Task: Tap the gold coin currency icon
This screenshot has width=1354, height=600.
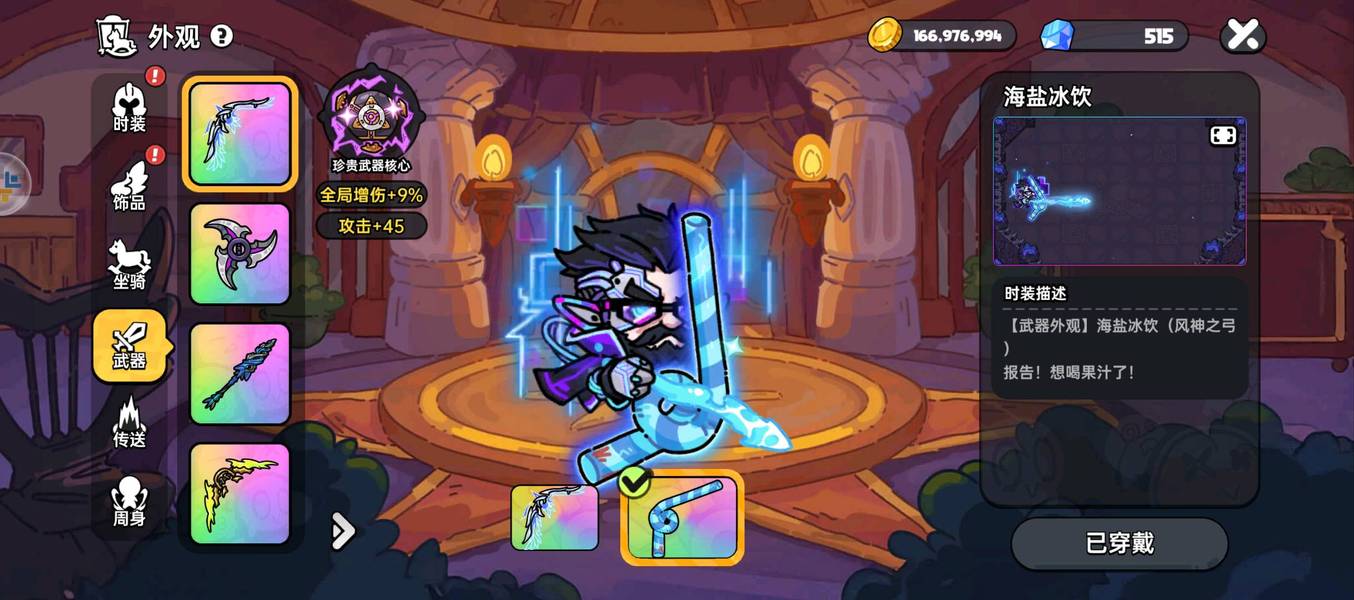Action: 884,35
